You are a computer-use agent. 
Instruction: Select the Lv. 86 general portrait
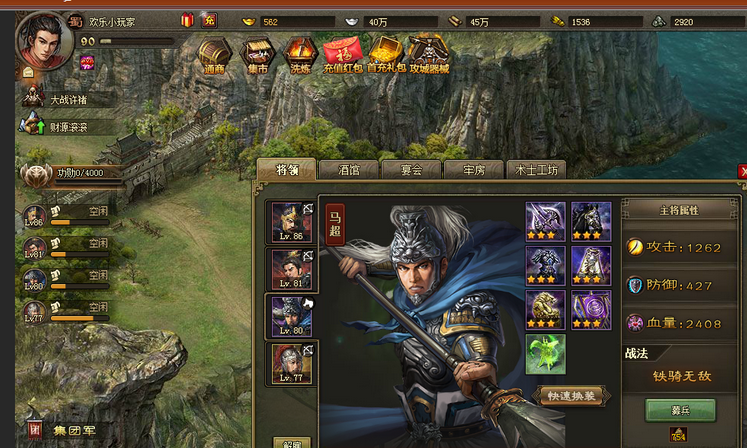tap(292, 222)
